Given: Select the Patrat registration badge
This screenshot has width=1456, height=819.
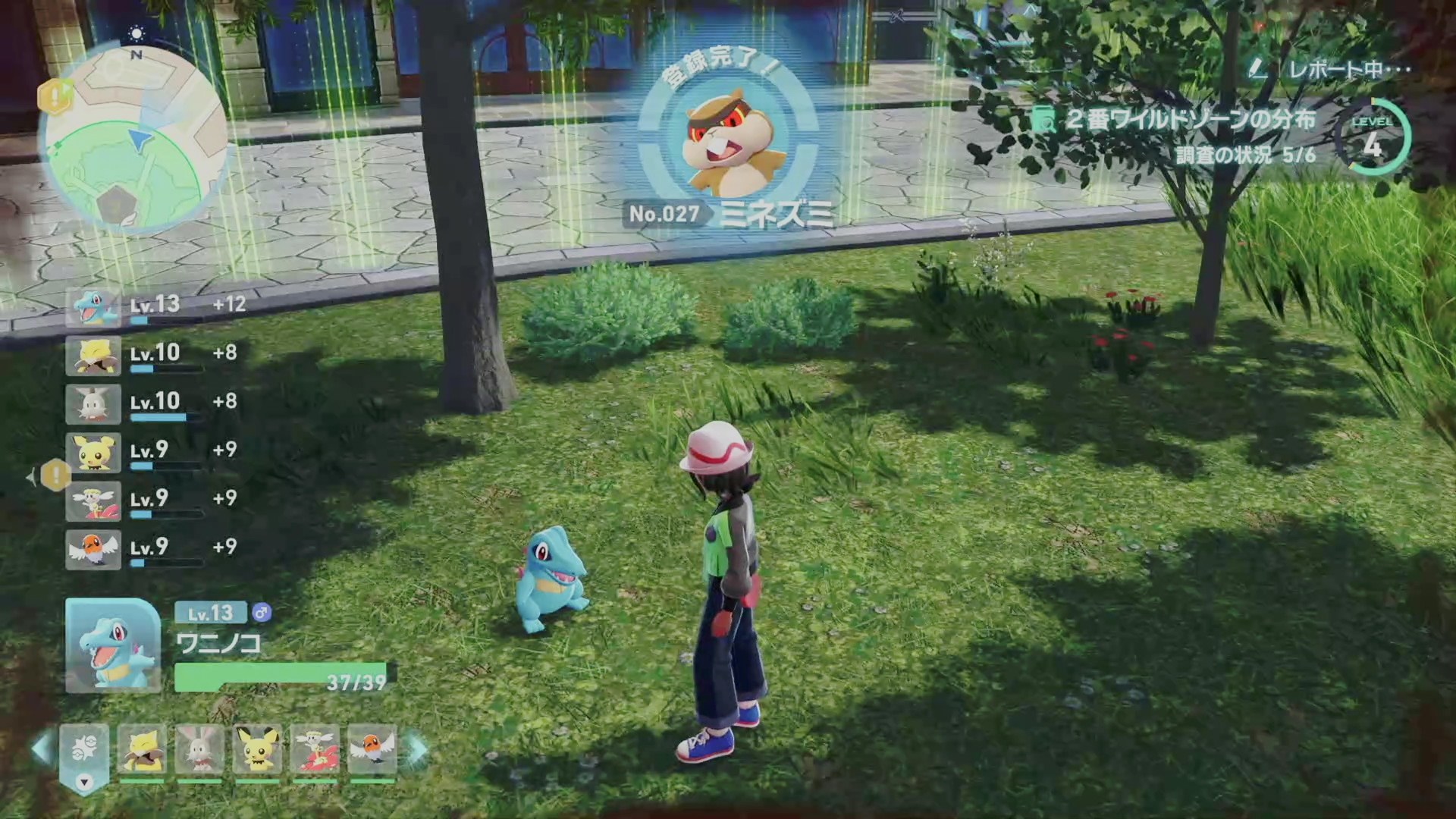Looking at the screenshot, I should 729,143.
